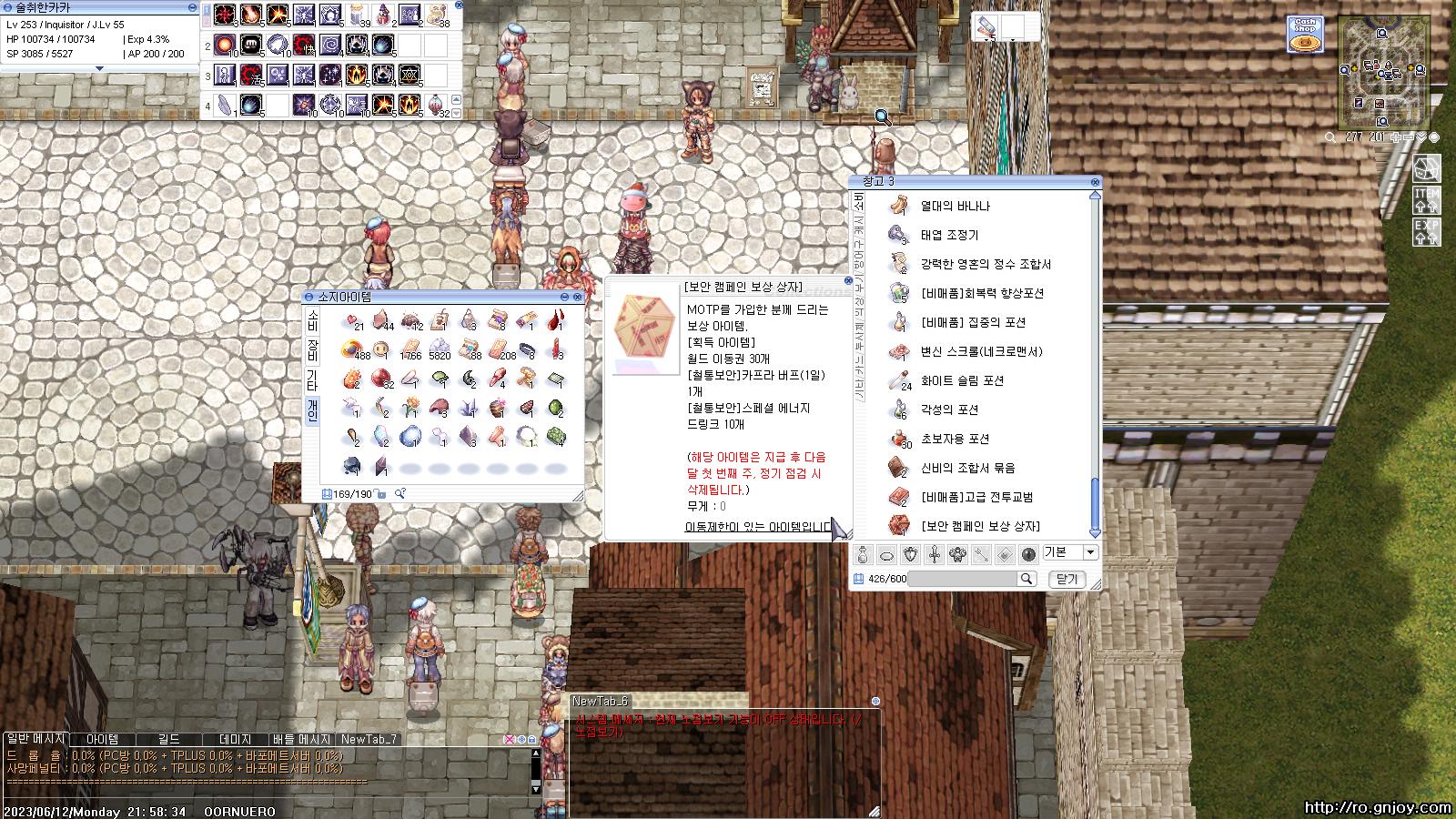The image size is (1456, 819).
Task: Close the storage window via title X
Action: [x=1095, y=182]
